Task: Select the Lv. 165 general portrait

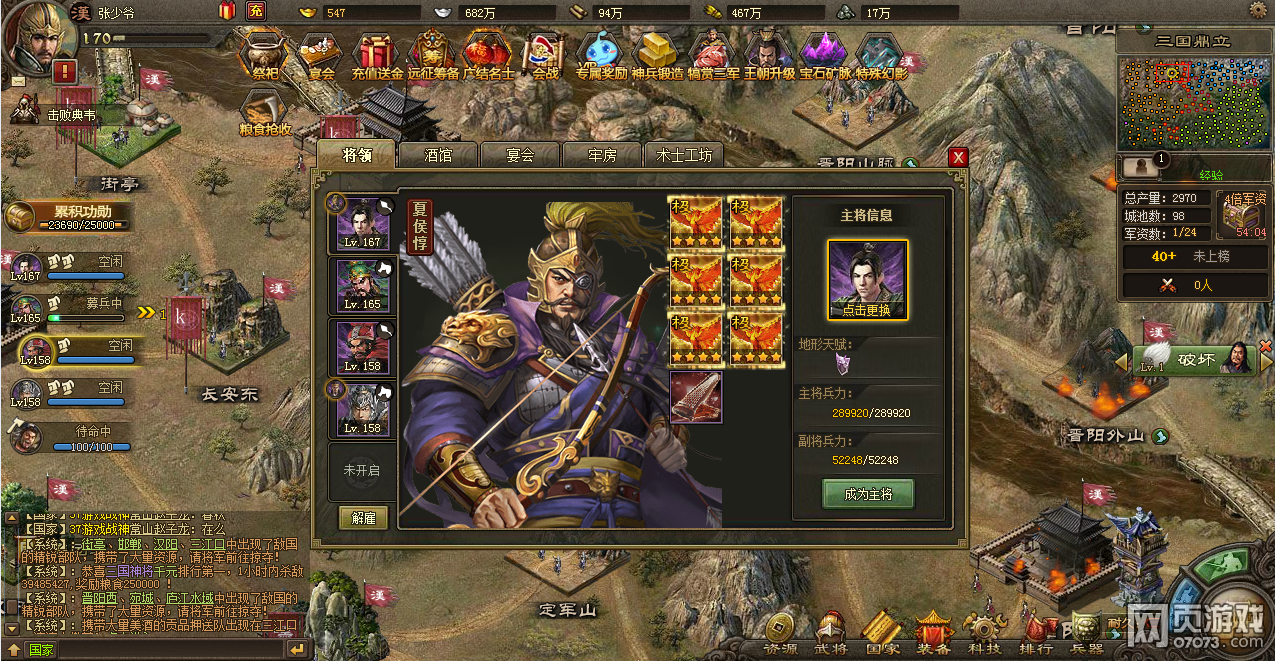Action: coord(363,285)
